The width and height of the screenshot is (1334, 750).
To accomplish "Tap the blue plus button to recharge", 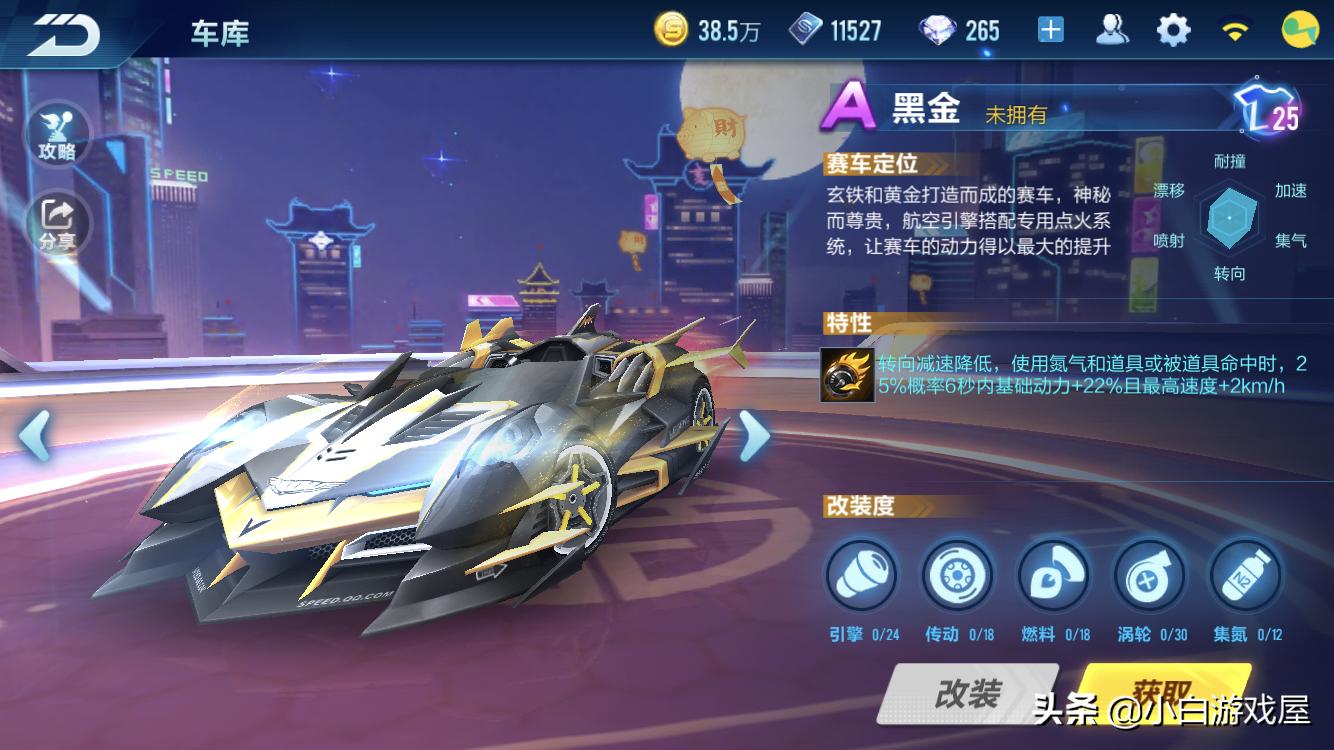I will 1049,29.
